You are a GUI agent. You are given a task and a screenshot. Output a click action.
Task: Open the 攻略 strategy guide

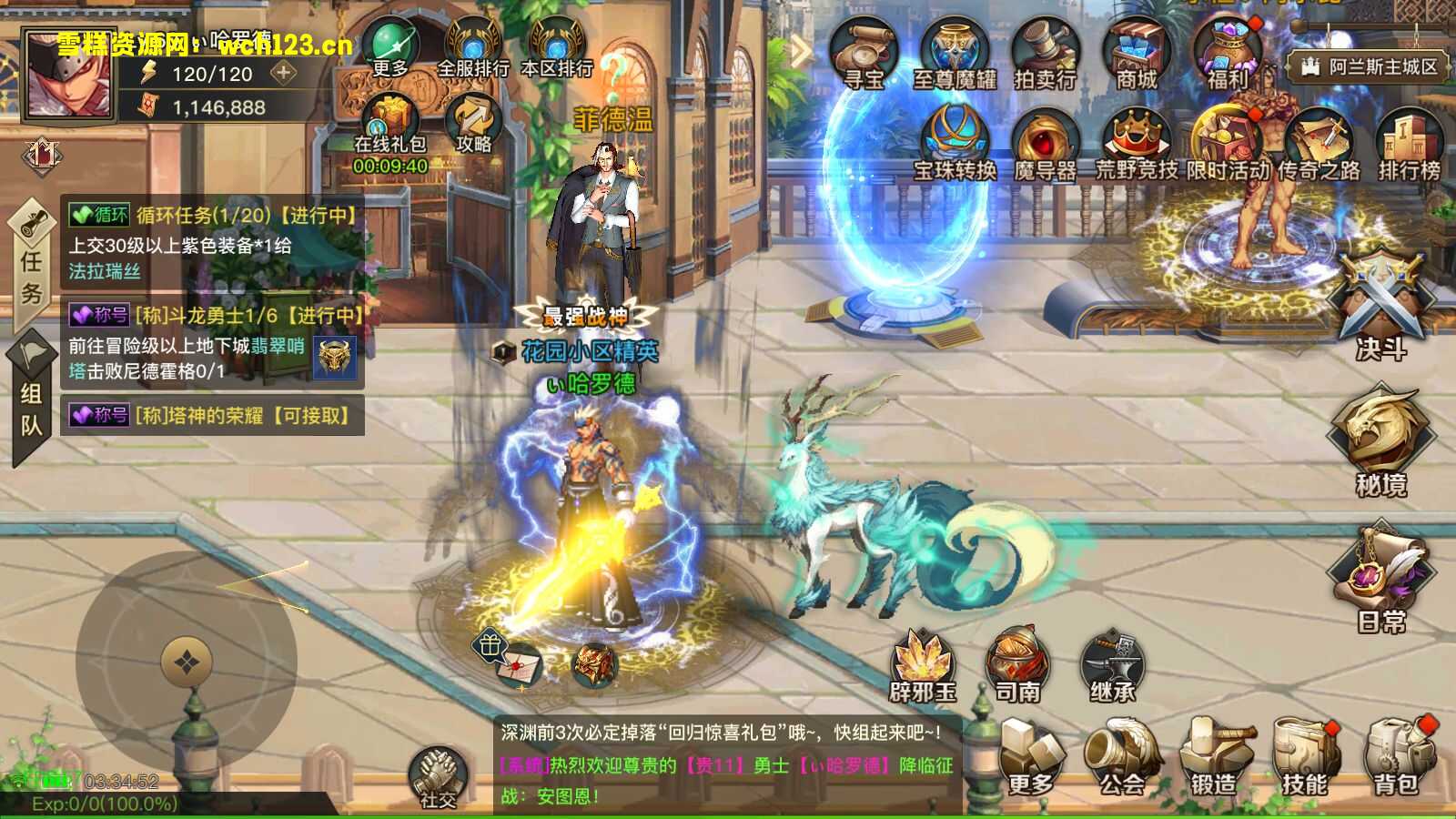(474, 123)
